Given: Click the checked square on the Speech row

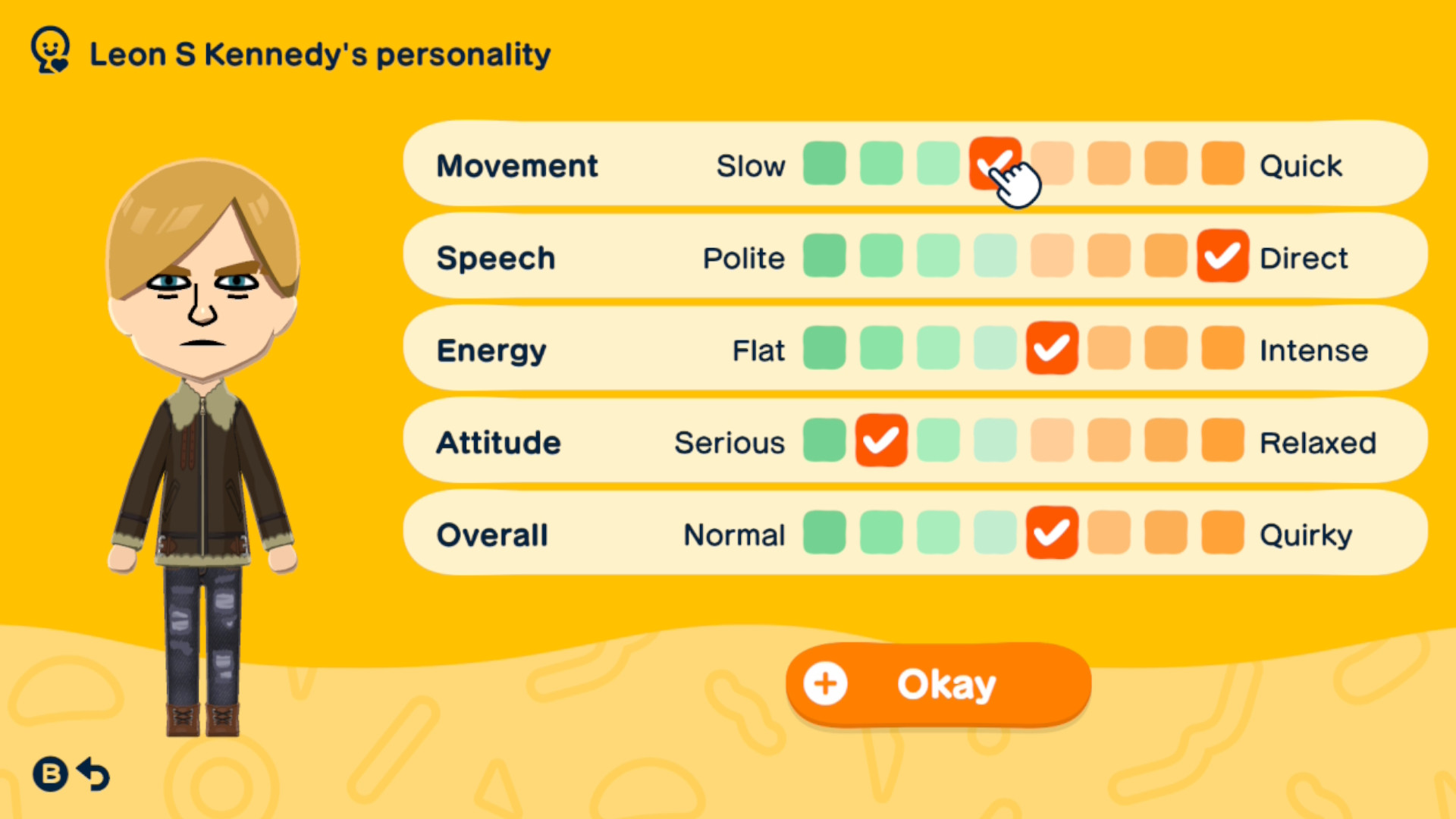Looking at the screenshot, I should 1222,256.
